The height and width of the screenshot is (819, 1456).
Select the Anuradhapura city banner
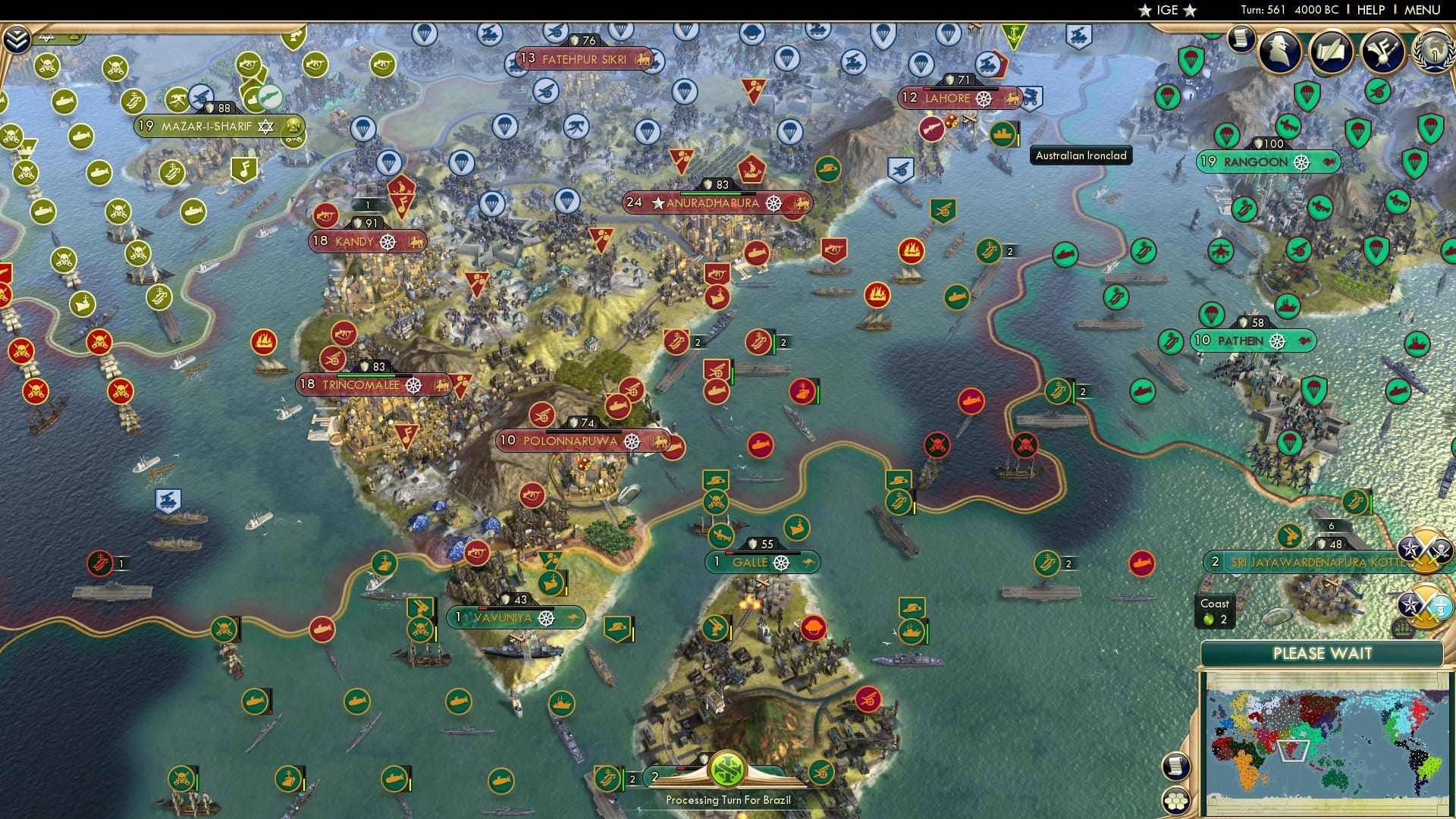pyautogui.click(x=713, y=202)
